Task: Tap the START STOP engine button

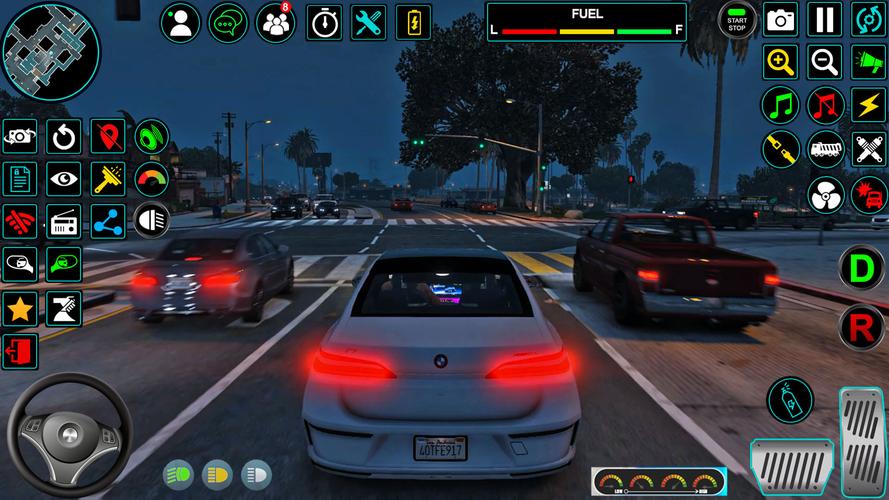Action: coord(738,20)
